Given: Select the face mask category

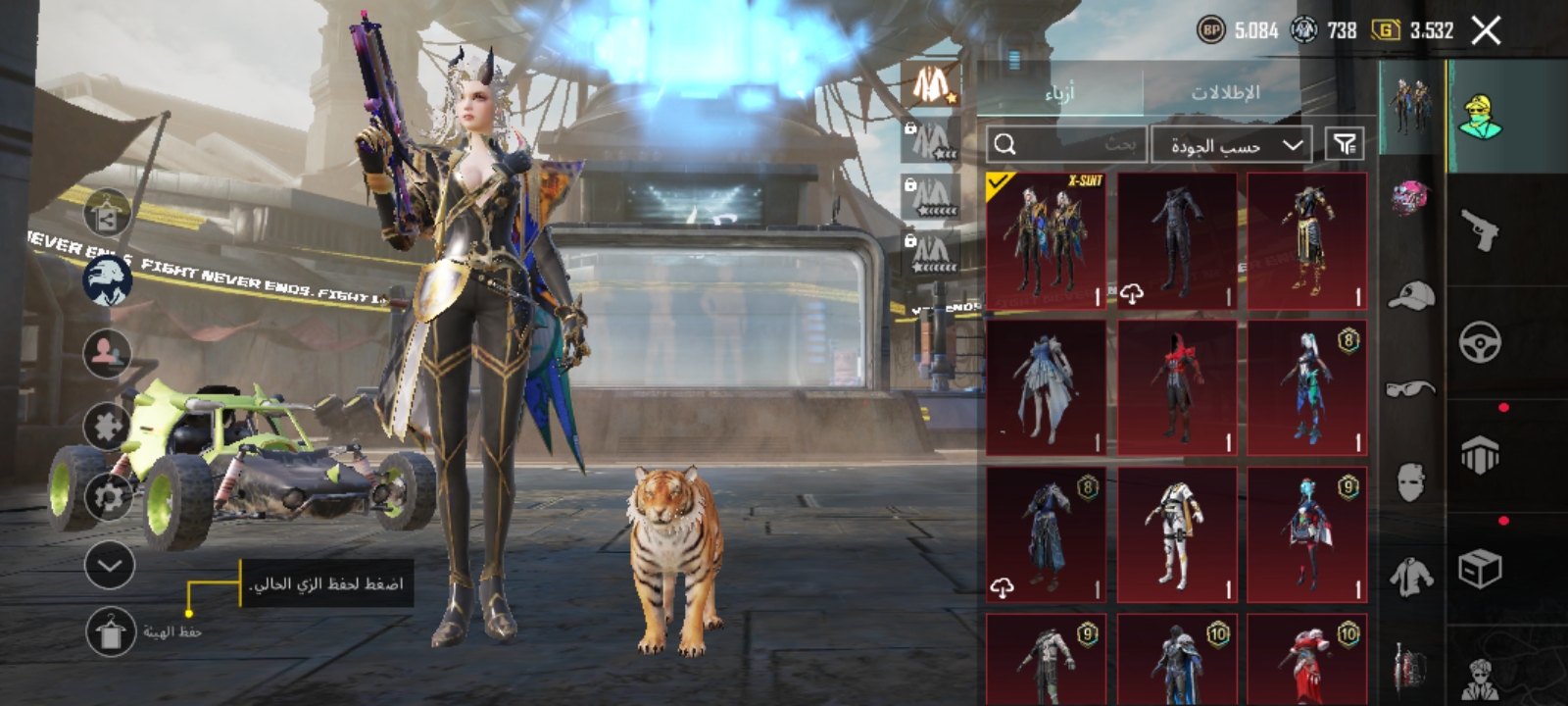Looking at the screenshot, I should [x=1411, y=480].
